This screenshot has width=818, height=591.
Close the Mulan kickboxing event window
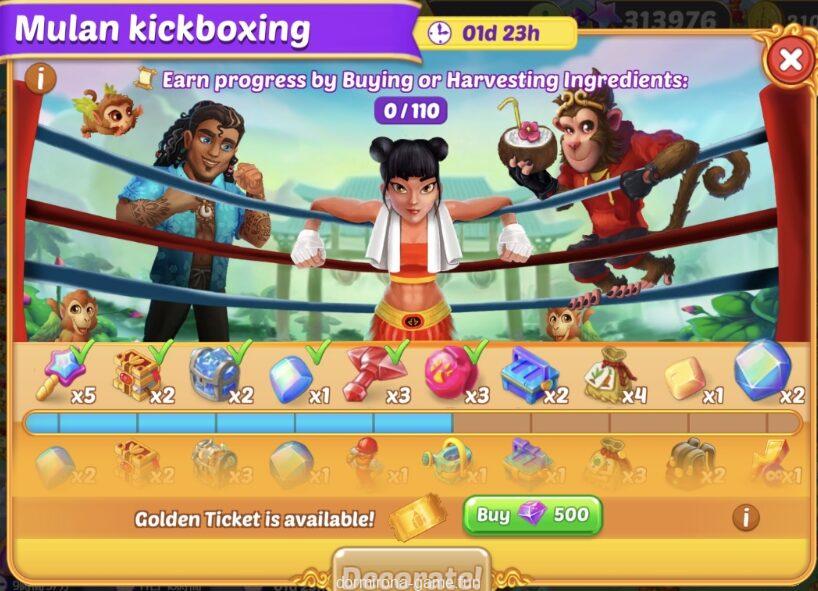coord(790,60)
